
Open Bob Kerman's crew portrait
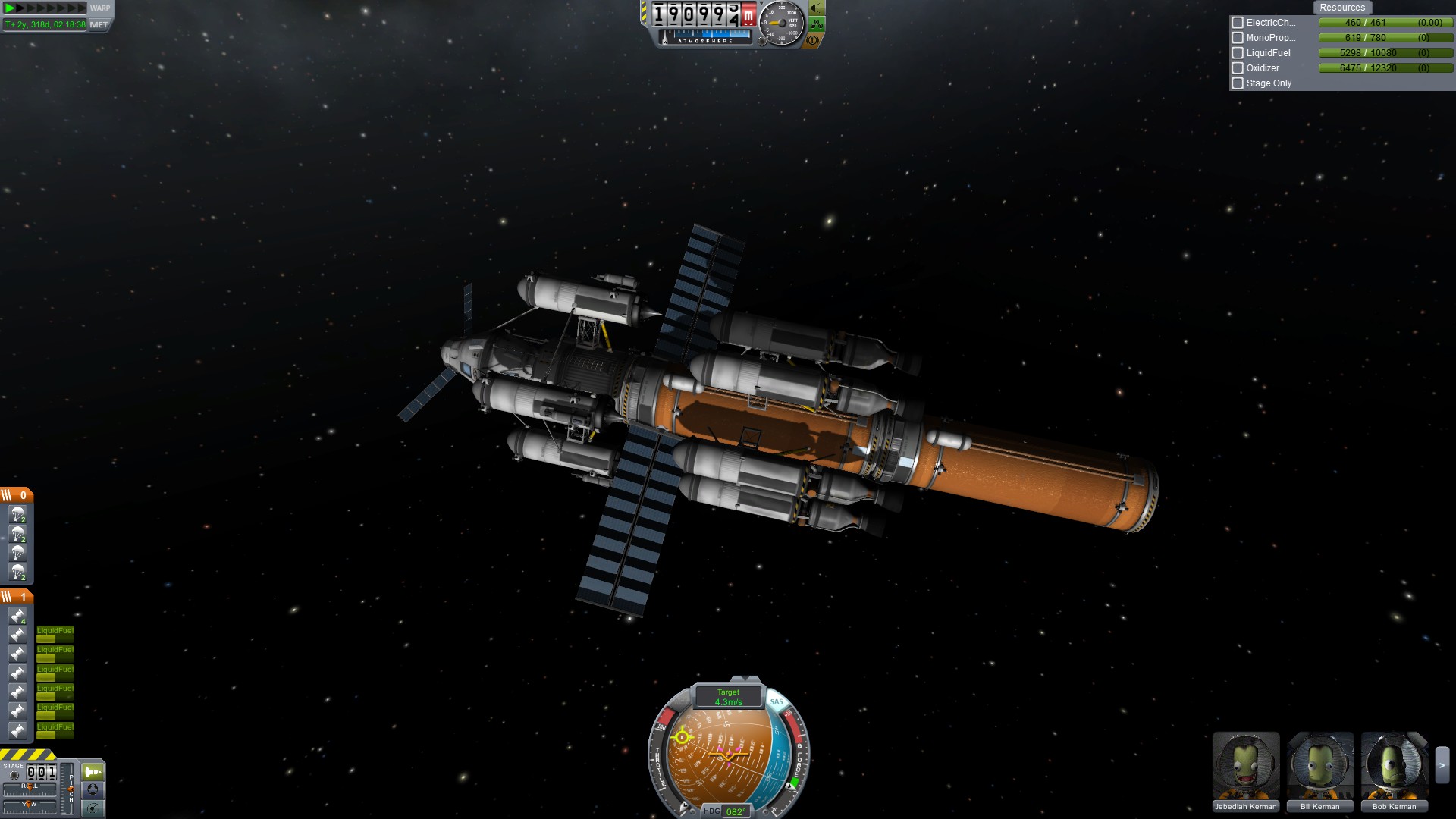[x=1394, y=766]
